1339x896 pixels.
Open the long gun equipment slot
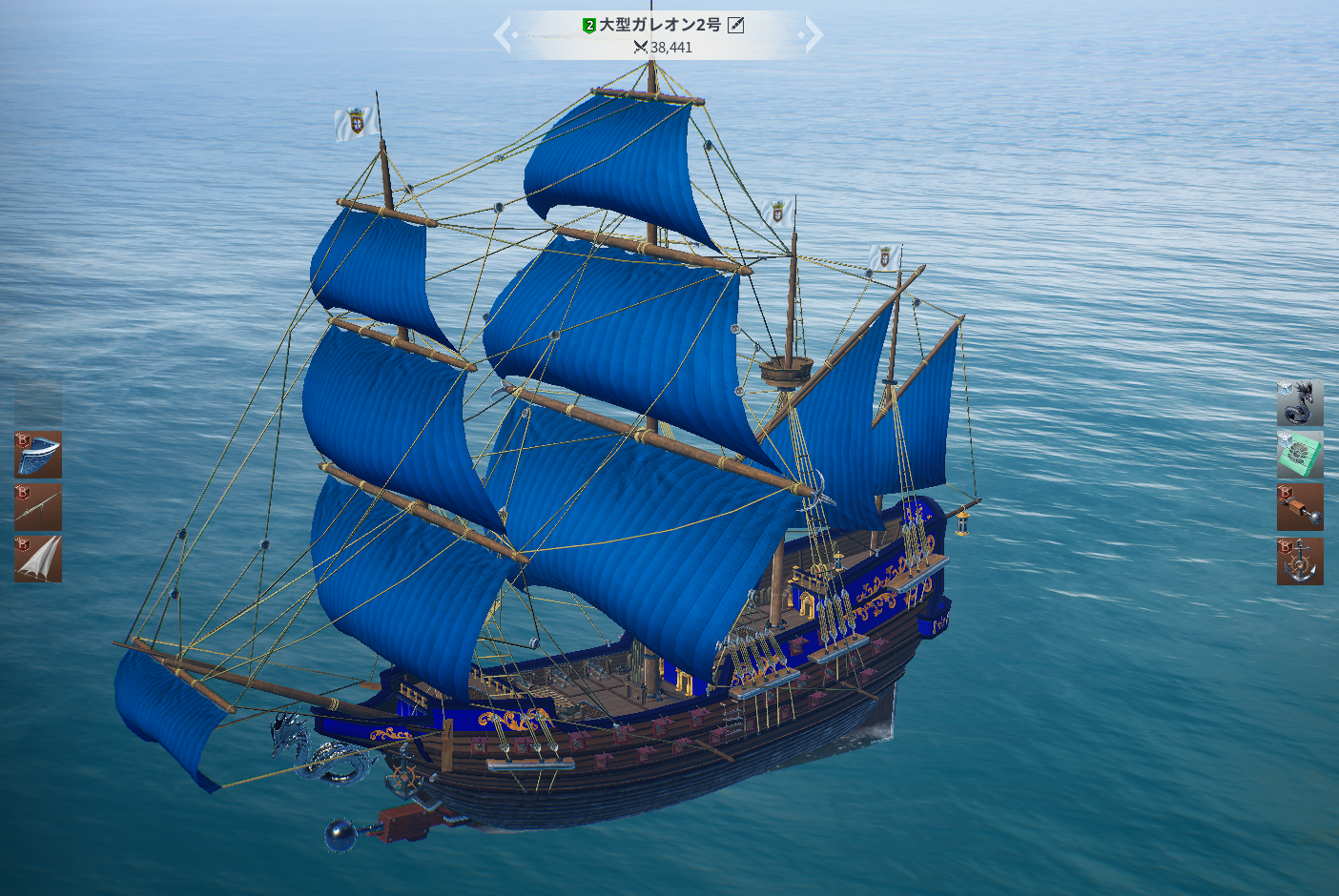[38, 507]
